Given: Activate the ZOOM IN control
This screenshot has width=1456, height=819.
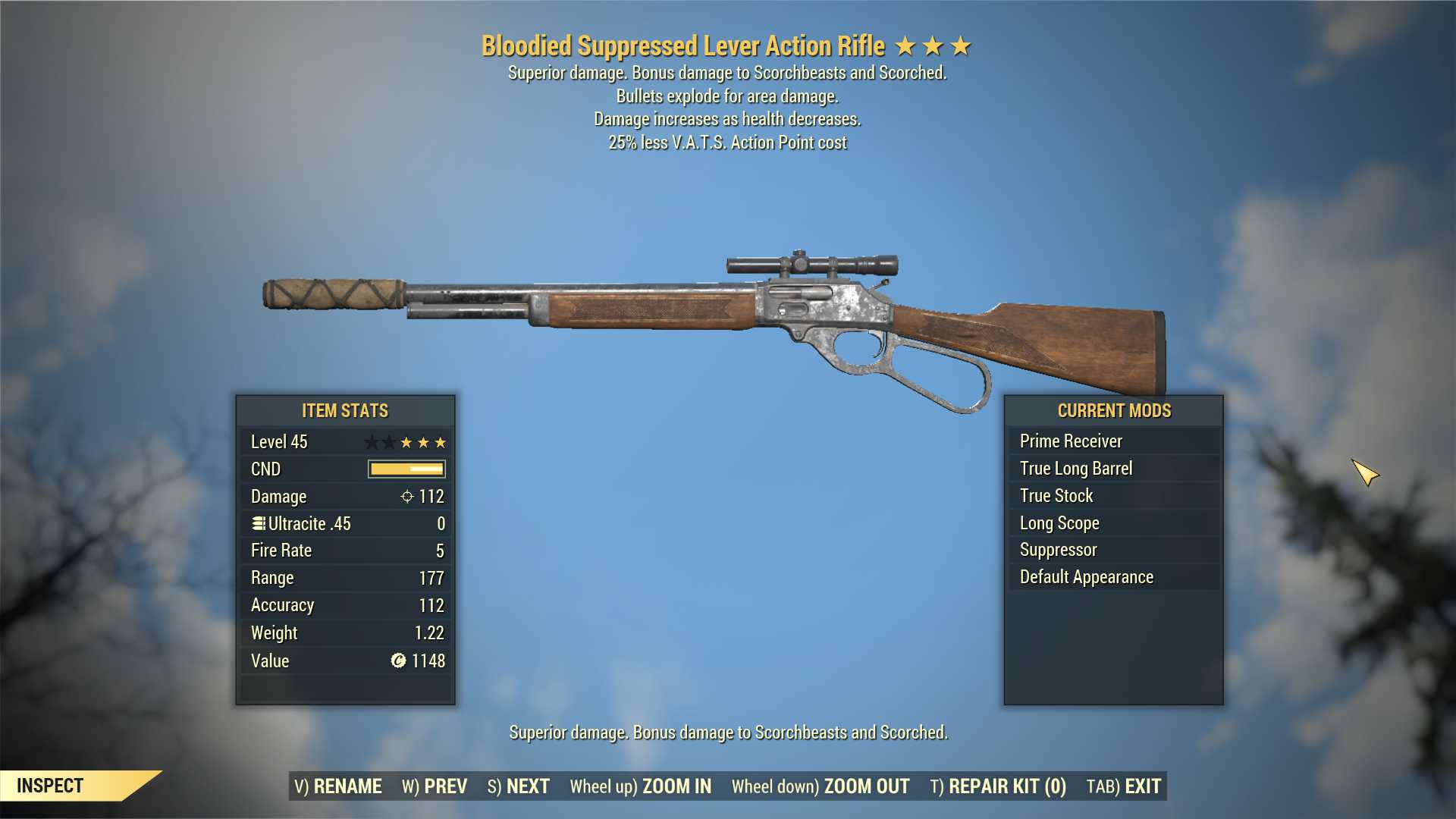Looking at the screenshot, I should (x=641, y=786).
